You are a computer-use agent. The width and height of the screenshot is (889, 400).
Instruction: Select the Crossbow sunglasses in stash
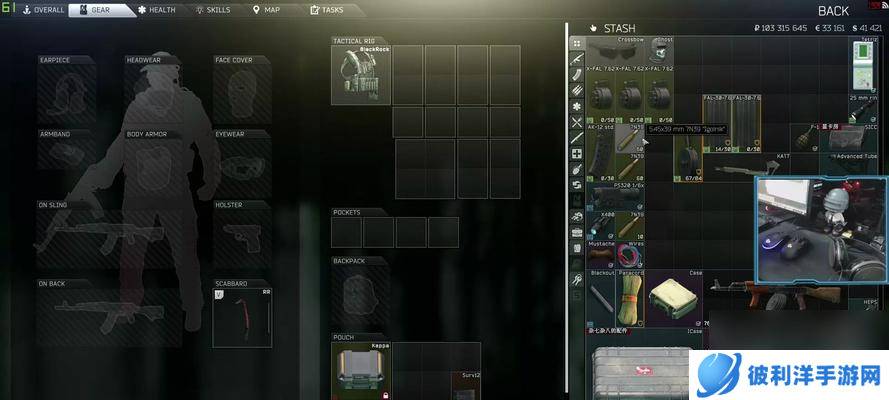click(615, 51)
